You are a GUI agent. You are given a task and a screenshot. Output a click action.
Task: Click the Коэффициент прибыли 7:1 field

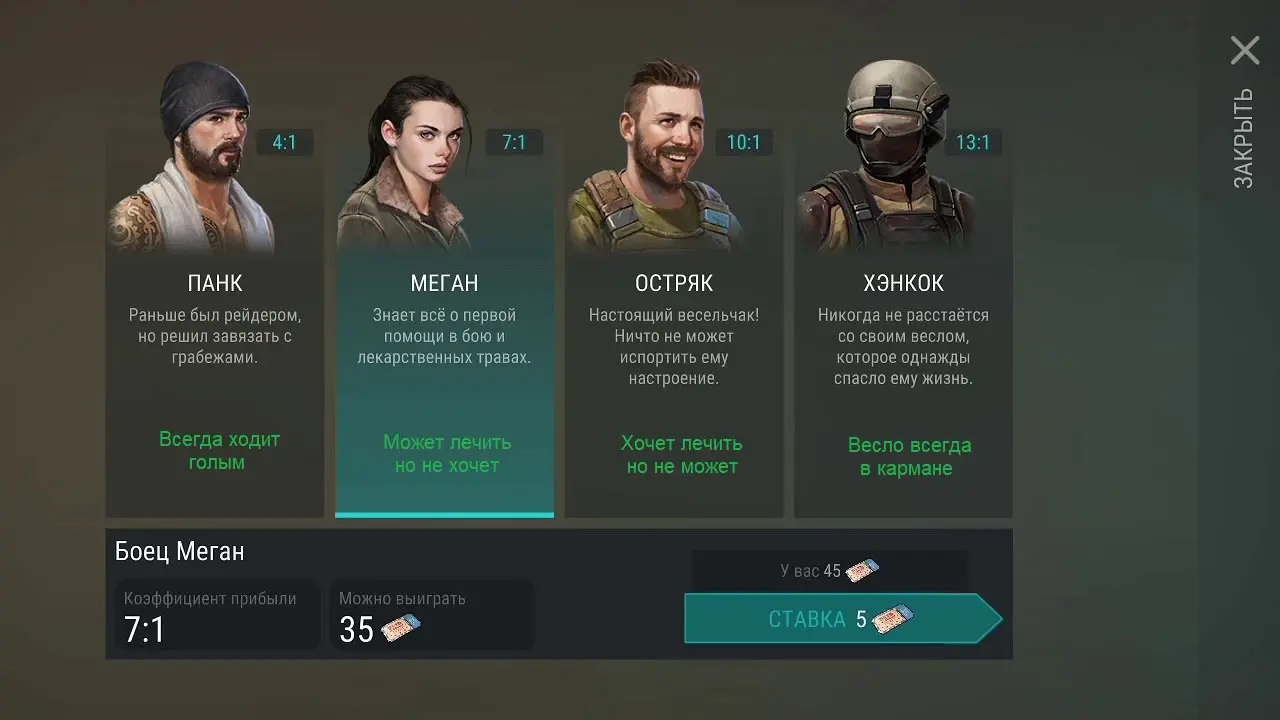point(216,615)
